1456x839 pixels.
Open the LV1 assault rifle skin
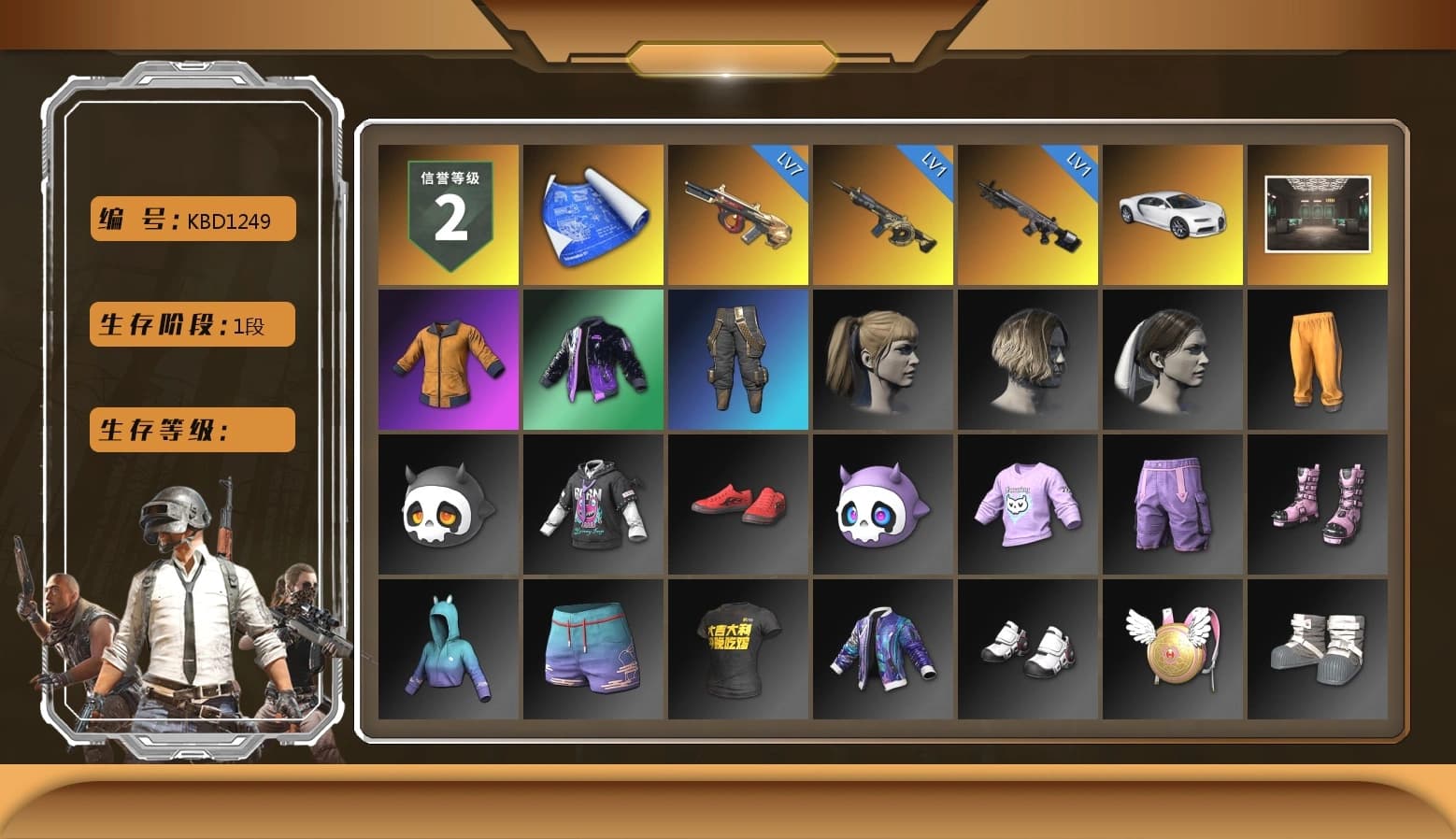(x=882, y=215)
